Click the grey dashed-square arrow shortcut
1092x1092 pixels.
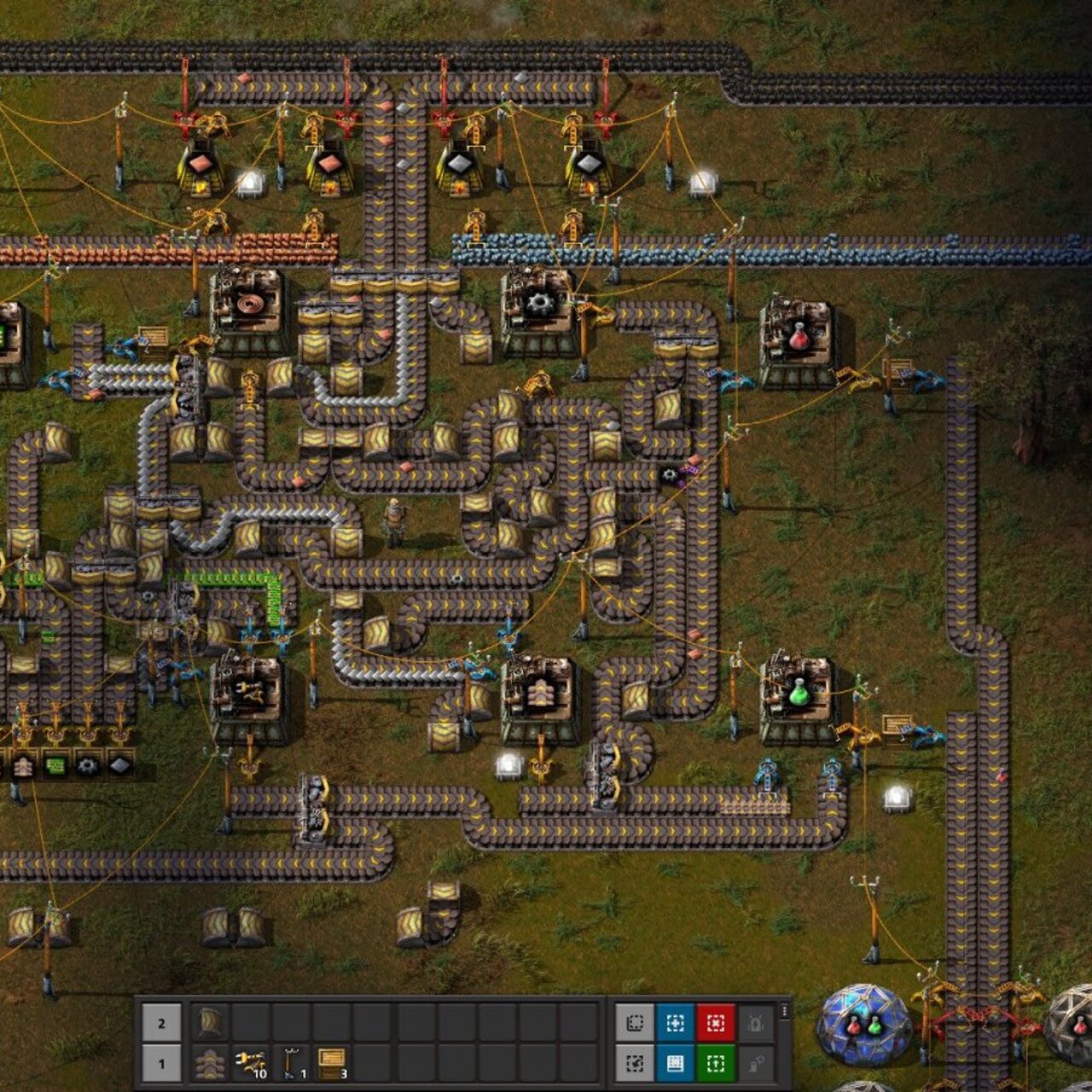(634, 1064)
